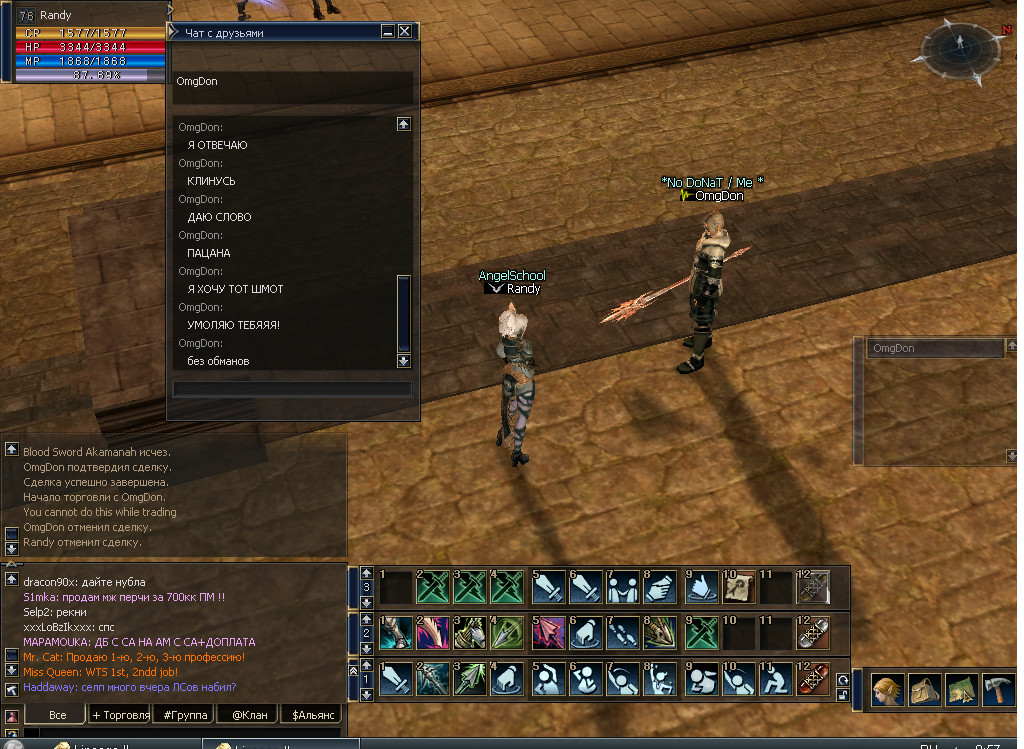Viewport: 1024px width, 749px height.
Task: Select the OmgDon target window name bar
Action: tap(934, 349)
